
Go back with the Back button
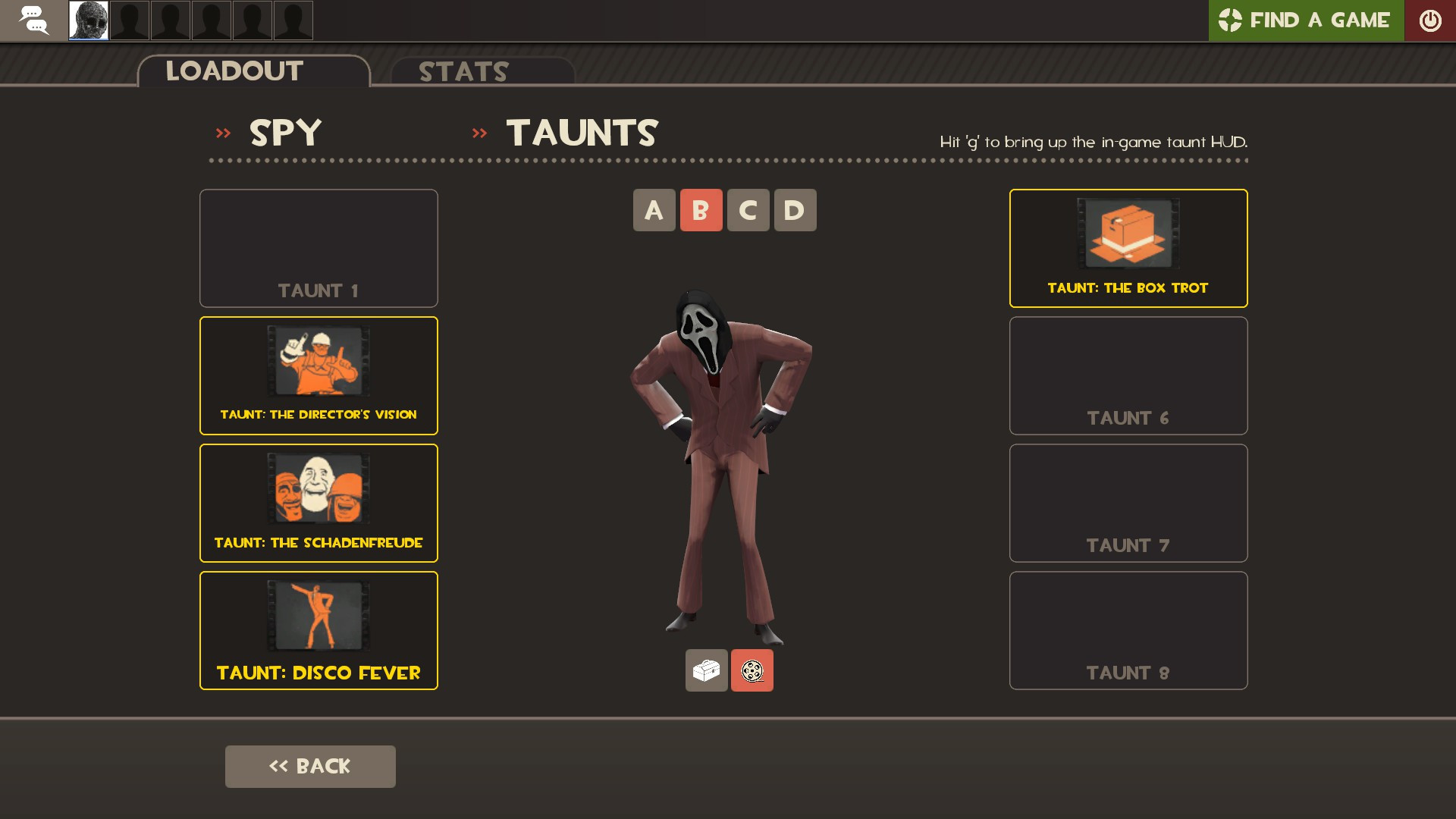click(x=310, y=766)
